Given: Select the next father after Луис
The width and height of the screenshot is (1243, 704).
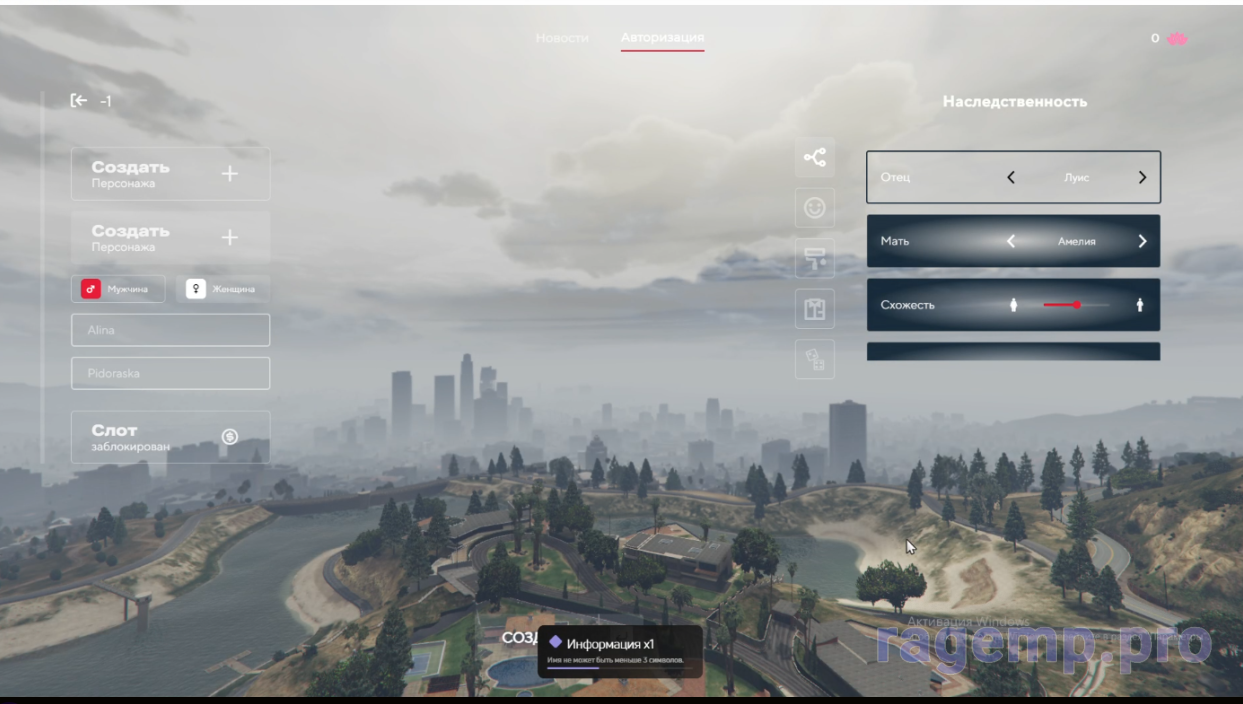Looking at the screenshot, I should point(1142,178).
